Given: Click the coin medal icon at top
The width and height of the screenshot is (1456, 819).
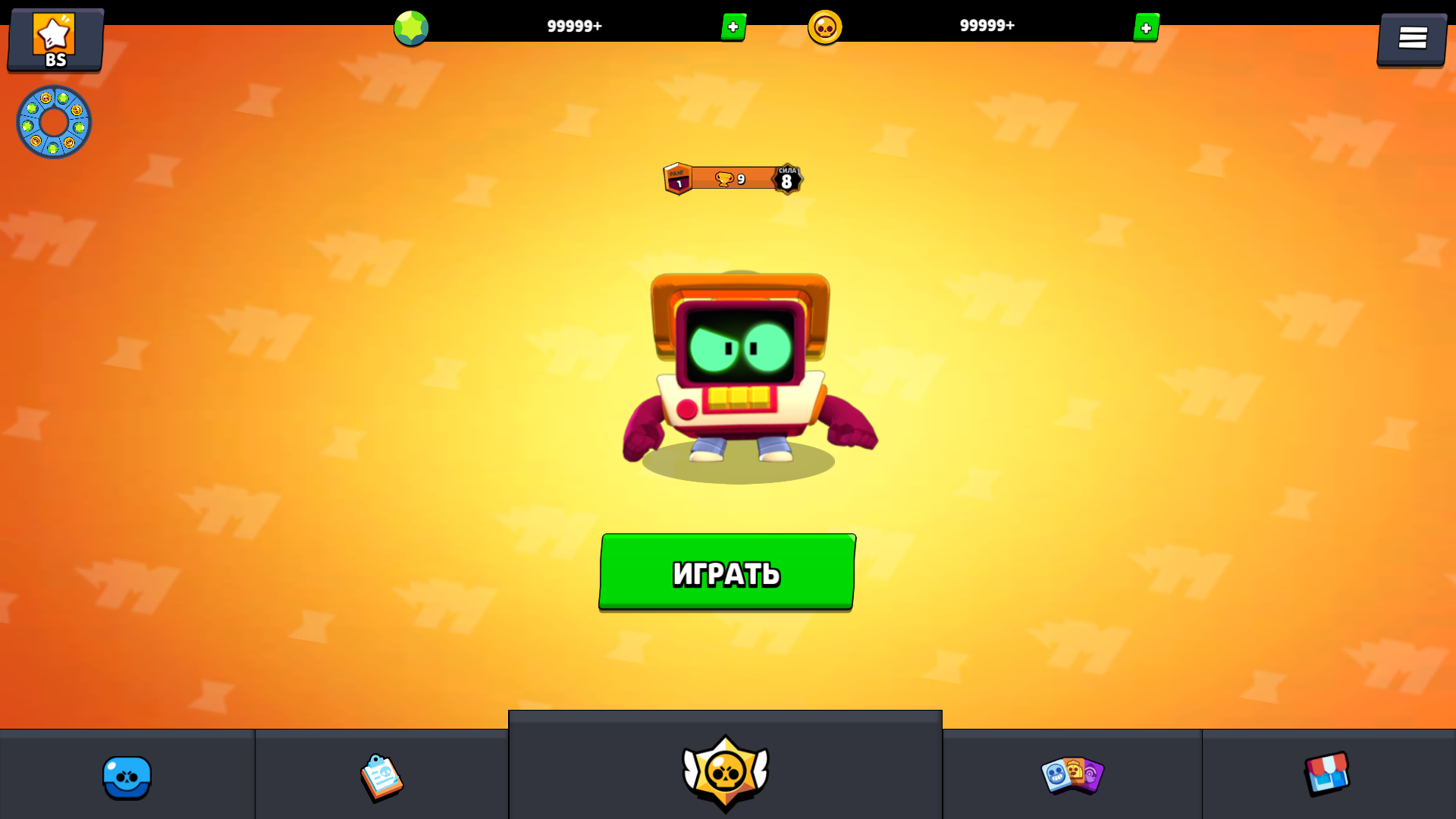Looking at the screenshot, I should (x=827, y=27).
